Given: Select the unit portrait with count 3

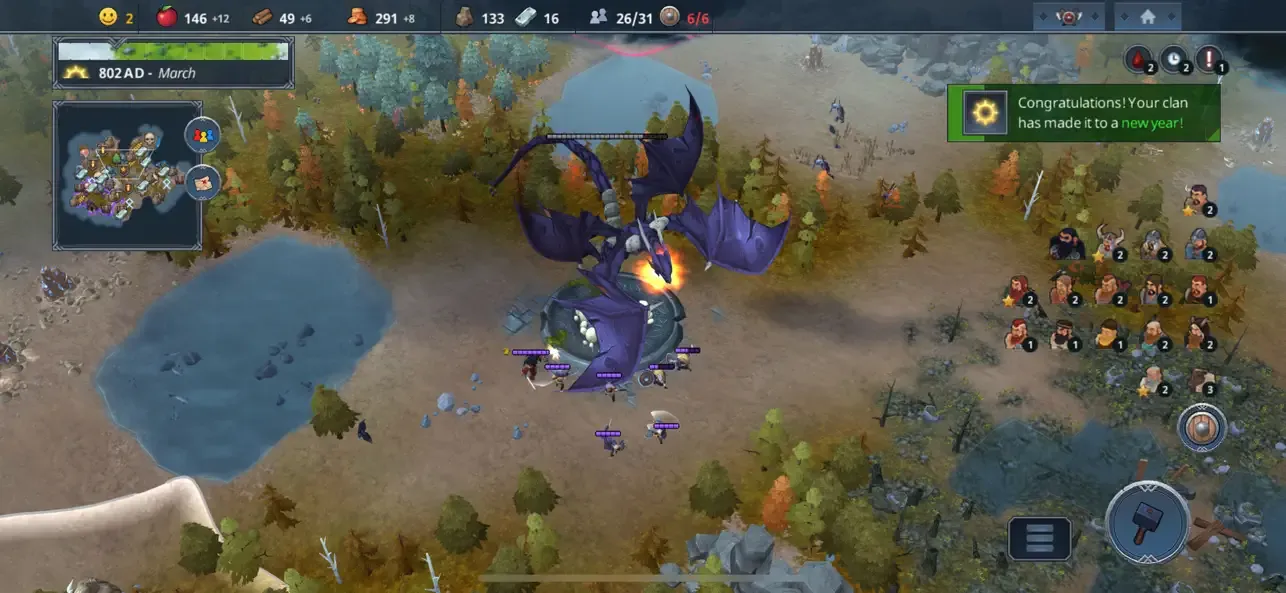Looking at the screenshot, I should [x=1201, y=381].
